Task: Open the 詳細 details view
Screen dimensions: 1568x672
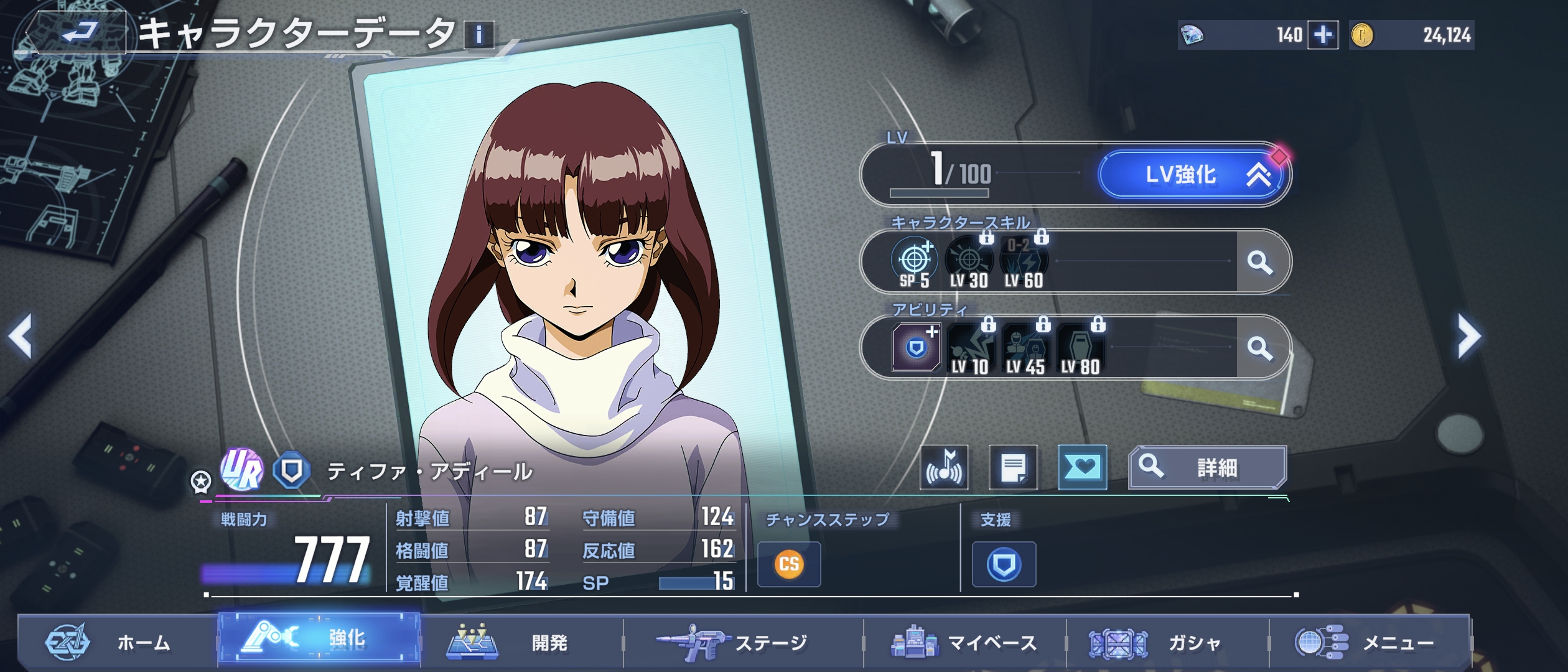Action: [1207, 468]
